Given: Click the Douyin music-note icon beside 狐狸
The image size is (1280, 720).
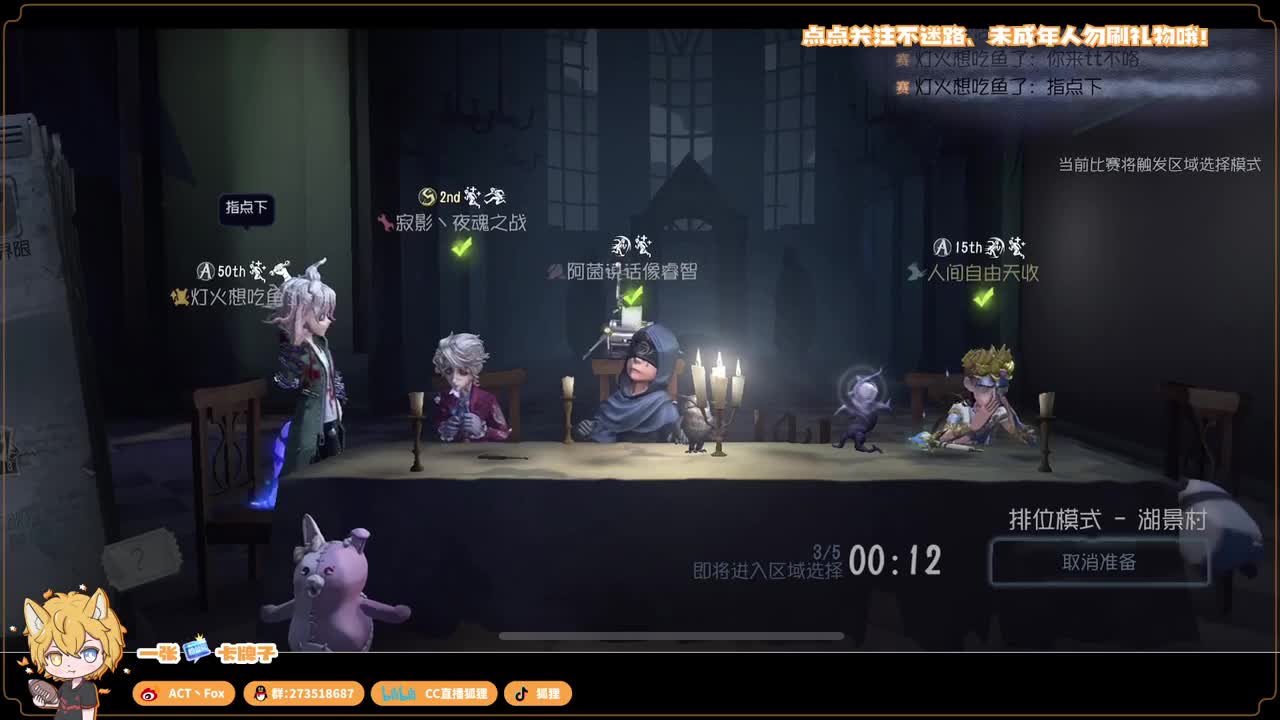Looking at the screenshot, I should pos(521,693).
